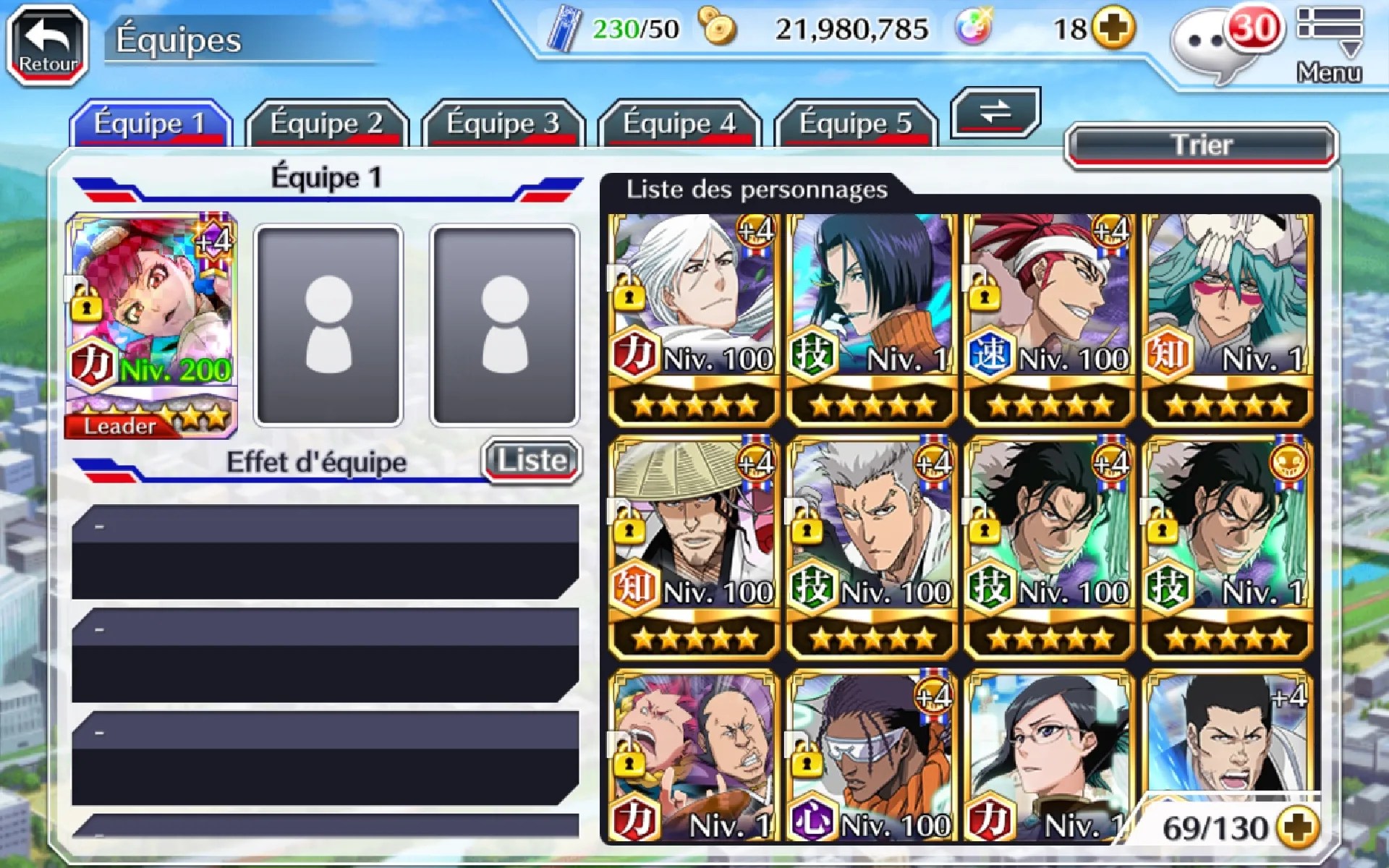The height and width of the screenshot is (868, 1389).
Task: Select the Équipe 5 tab
Action: point(855,124)
